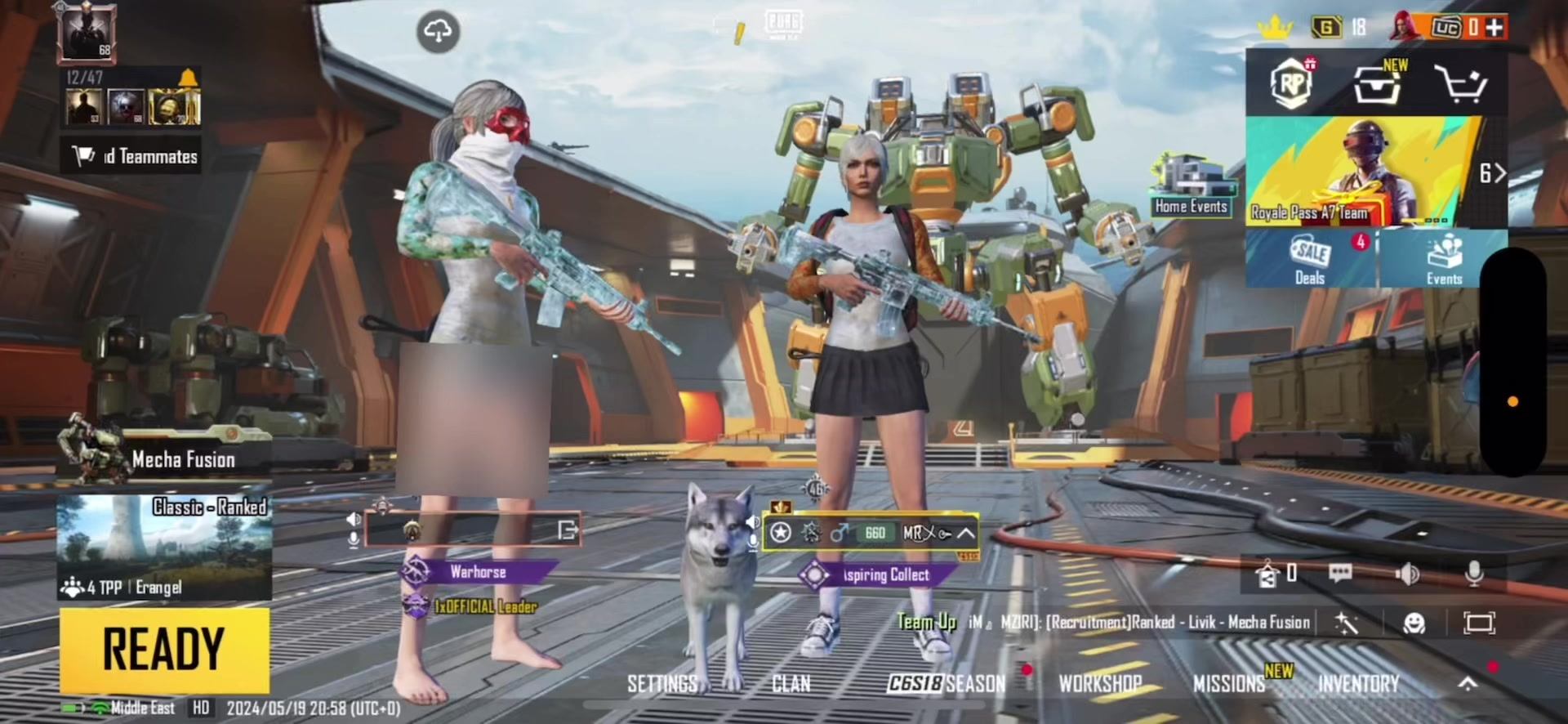This screenshot has width=1568, height=724.
Task: Open the Events tile
Action: click(1443, 258)
